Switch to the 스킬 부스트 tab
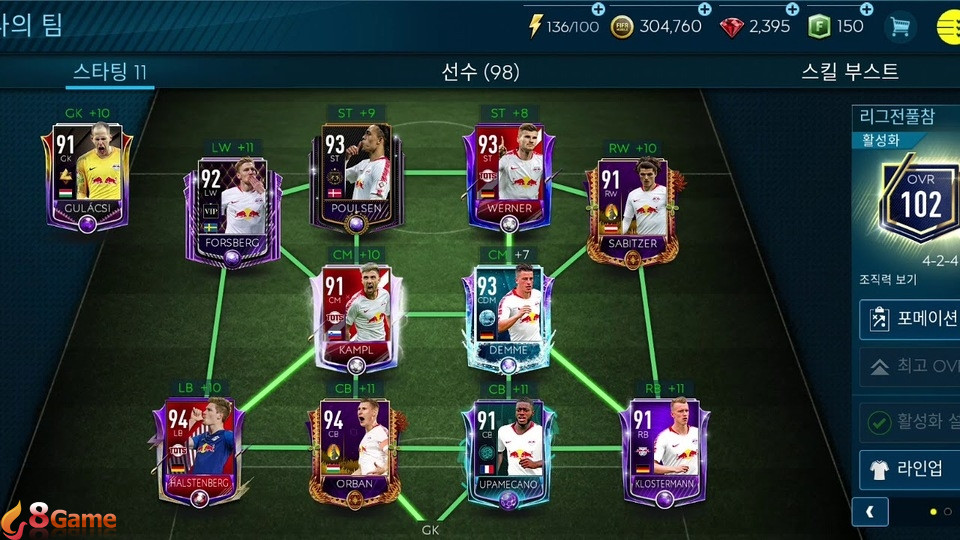 click(x=850, y=72)
